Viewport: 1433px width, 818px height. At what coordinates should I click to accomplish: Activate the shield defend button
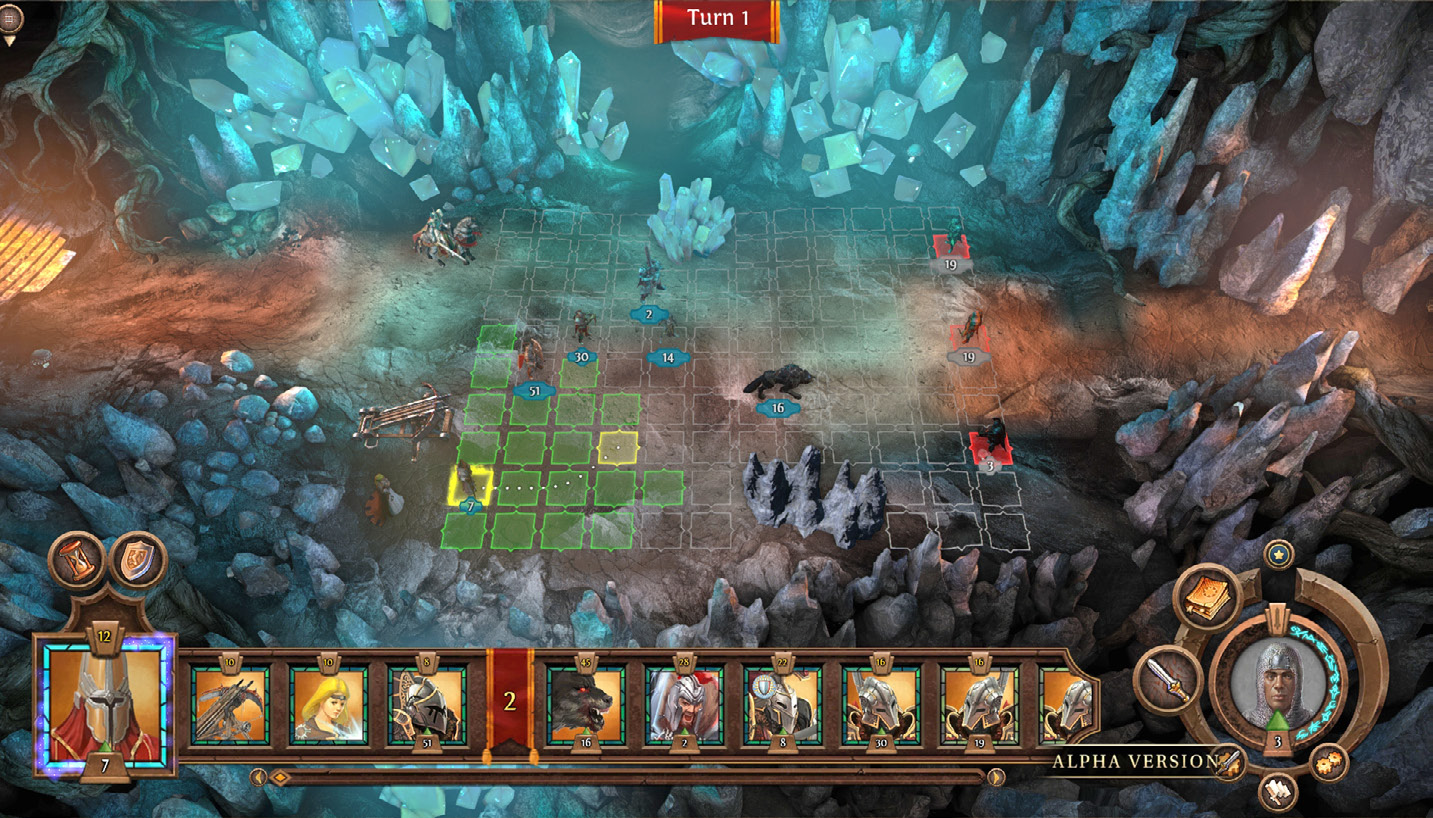coord(137,561)
